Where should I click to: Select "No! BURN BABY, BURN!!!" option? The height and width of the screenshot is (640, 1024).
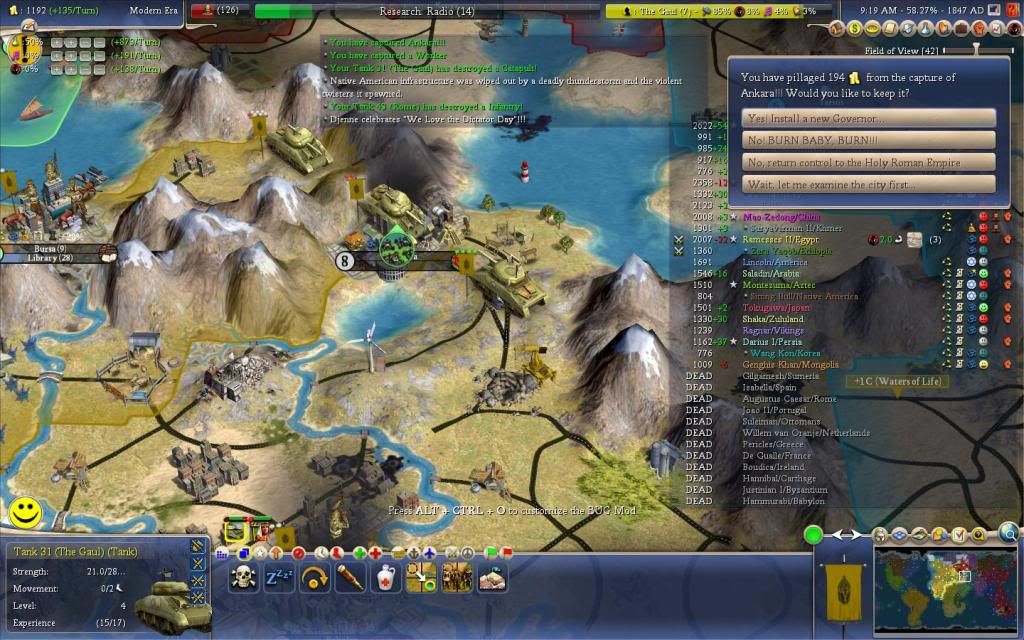coord(868,140)
